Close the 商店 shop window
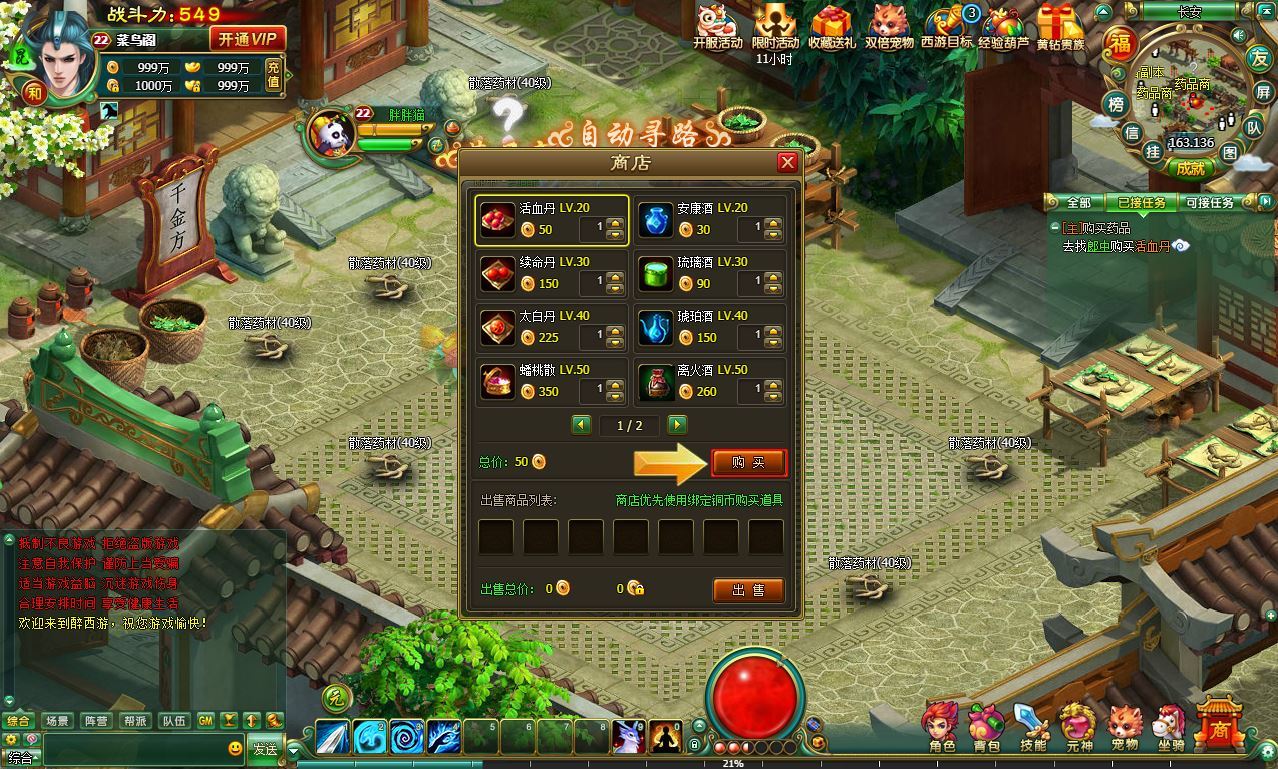 point(787,162)
